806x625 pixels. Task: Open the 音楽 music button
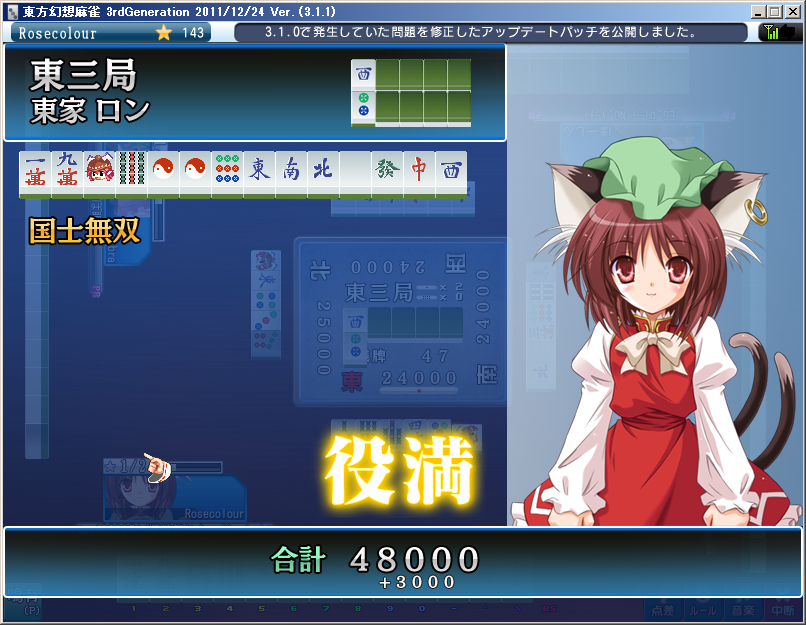pyautogui.click(x=743, y=608)
